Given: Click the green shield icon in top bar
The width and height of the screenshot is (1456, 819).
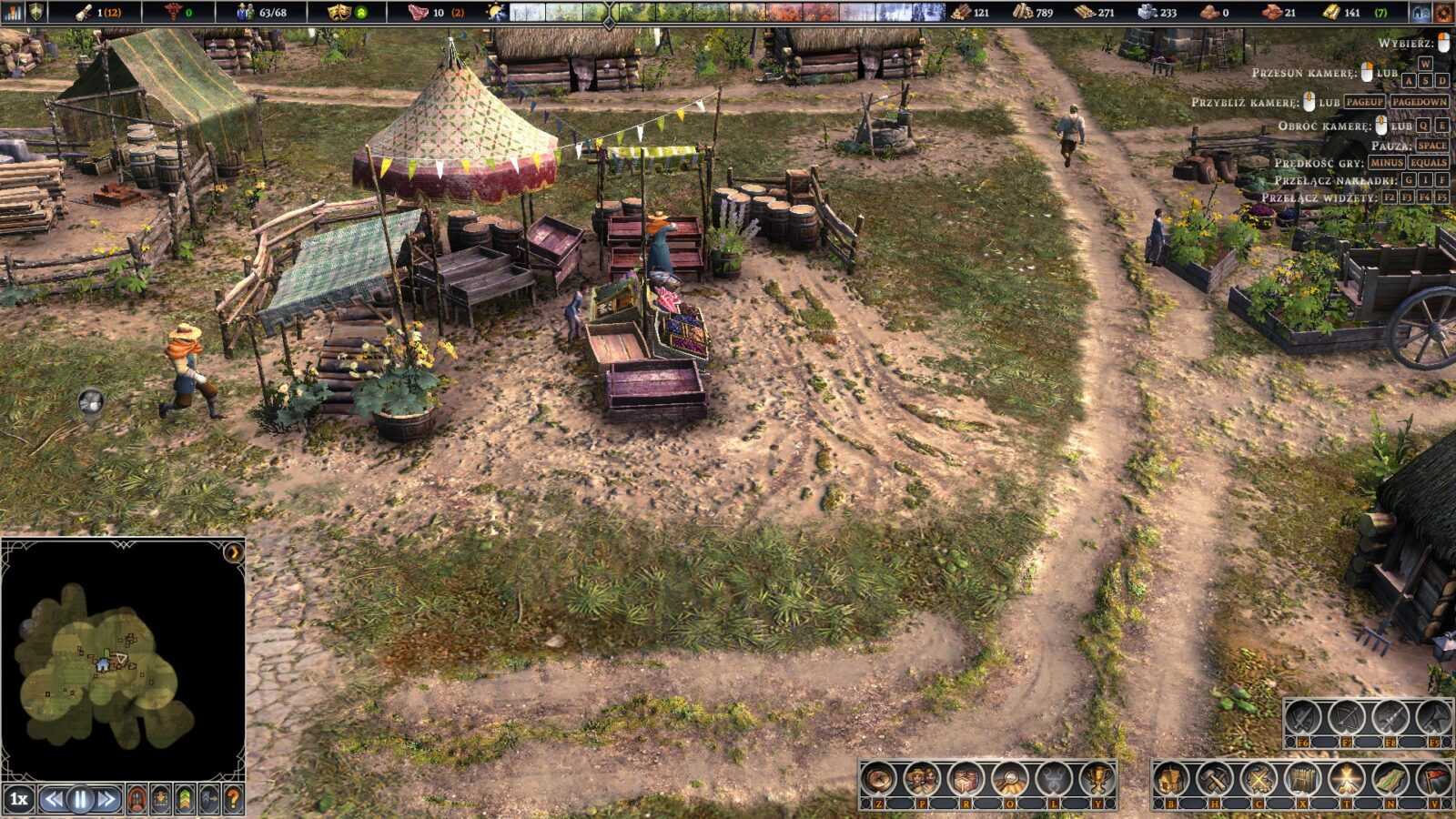Looking at the screenshot, I should click(x=36, y=12).
